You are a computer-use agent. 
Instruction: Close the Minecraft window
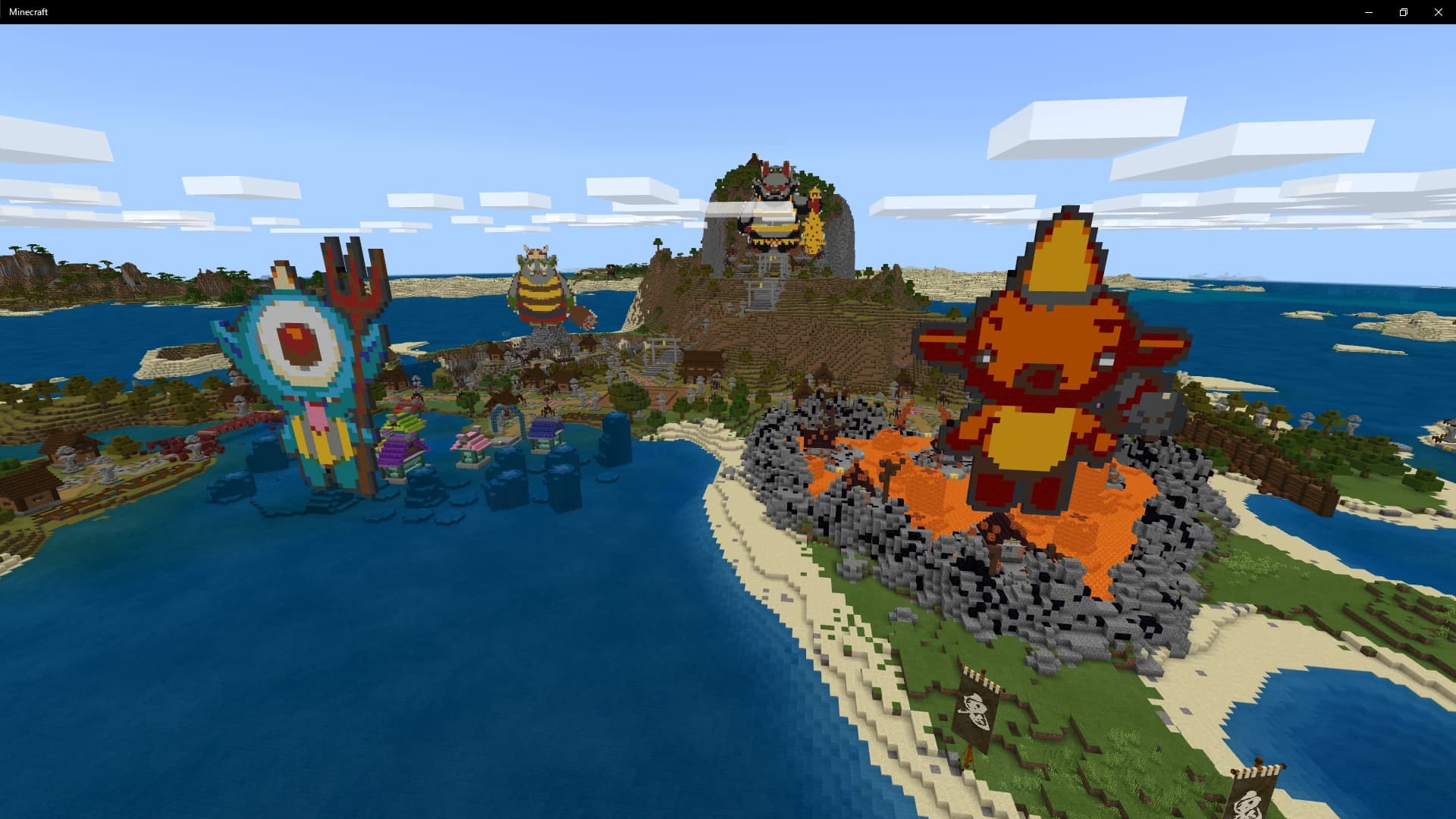(1438, 12)
